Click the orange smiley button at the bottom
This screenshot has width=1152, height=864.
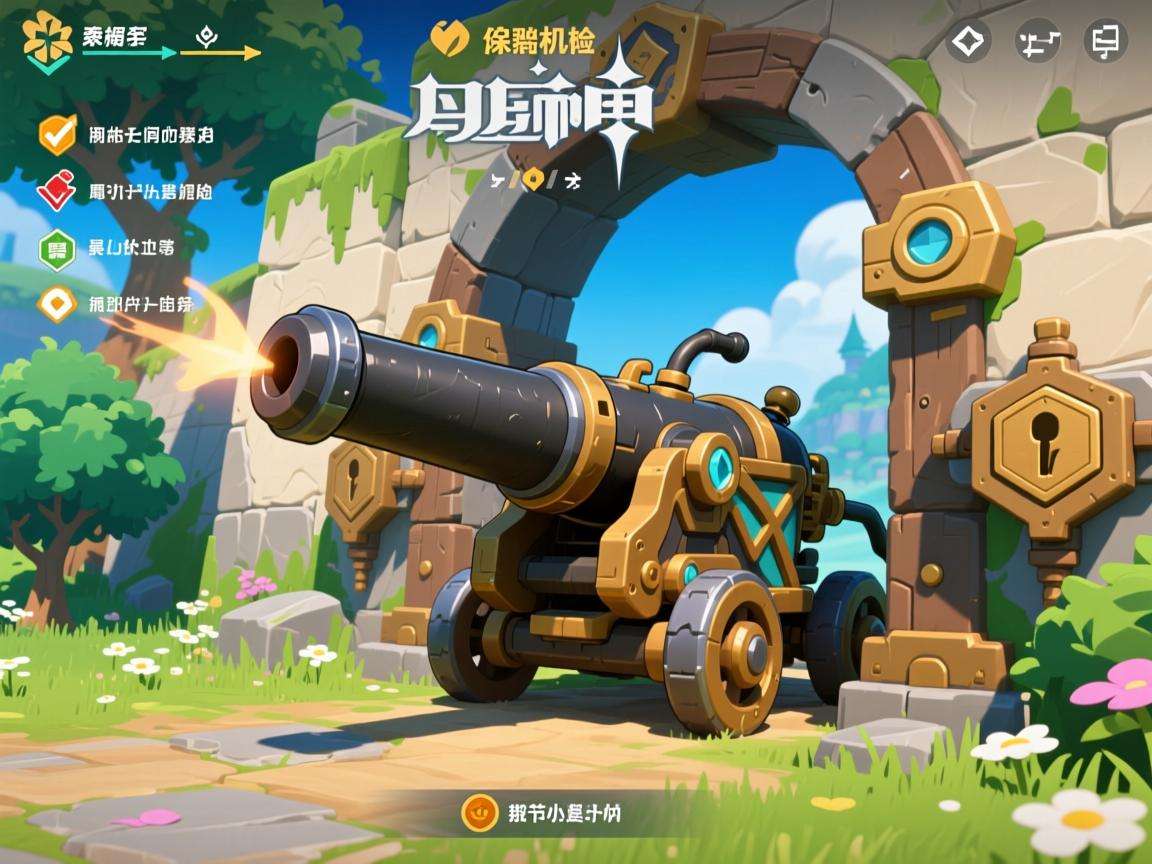[x=480, y=812]
